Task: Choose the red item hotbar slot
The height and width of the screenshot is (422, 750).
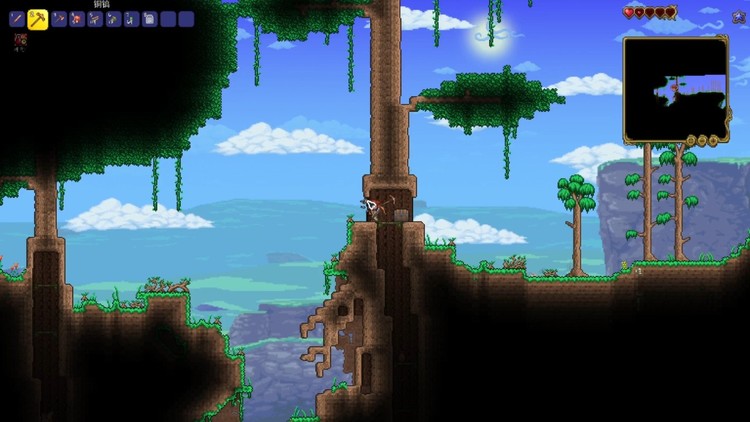Action: [77, 19]
